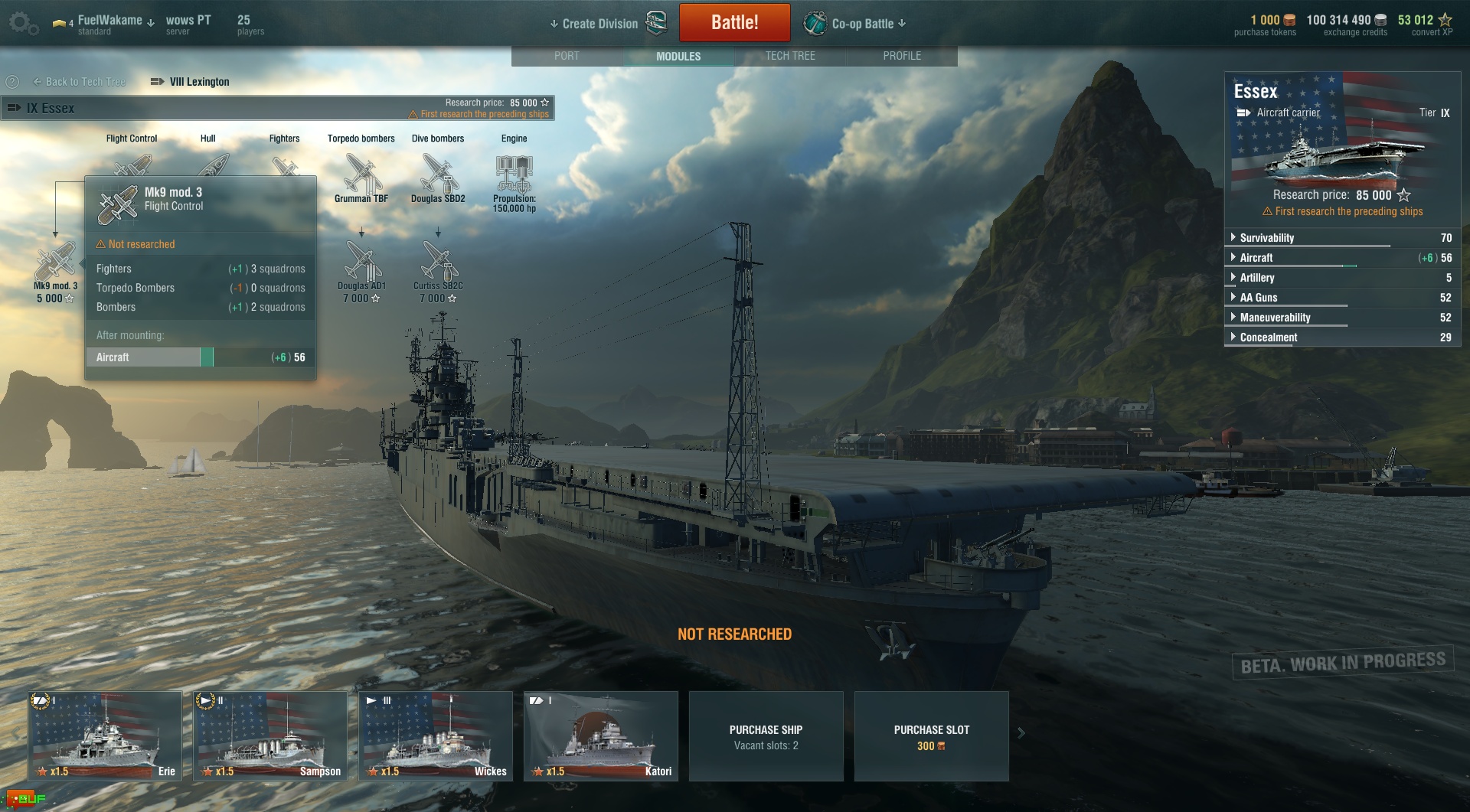Expand the AA Guns stats section
1470x812 pixels.
[1259, 298]
